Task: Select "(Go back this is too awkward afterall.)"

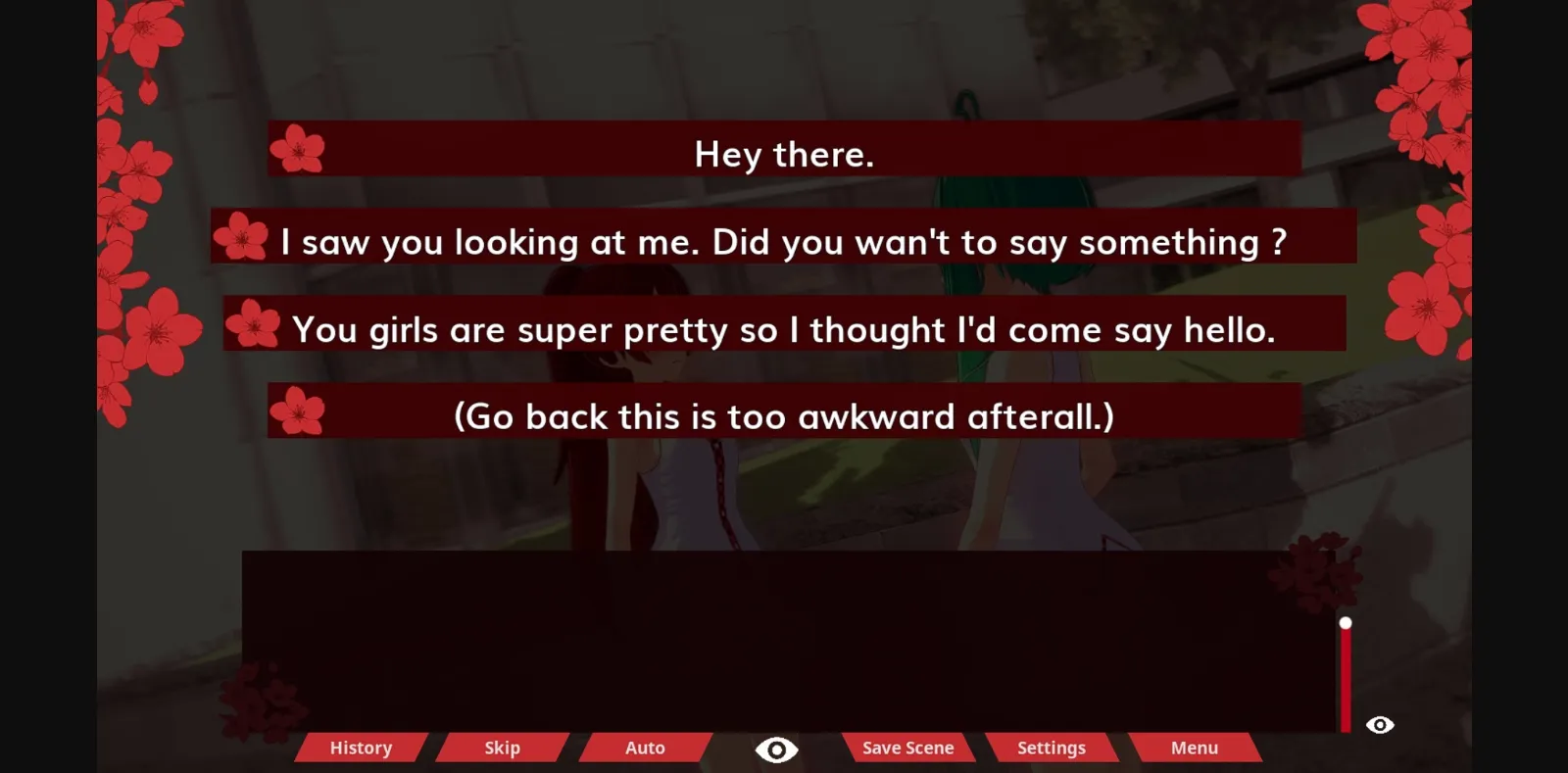Action: pyautogui.click(x=784, y=414)
